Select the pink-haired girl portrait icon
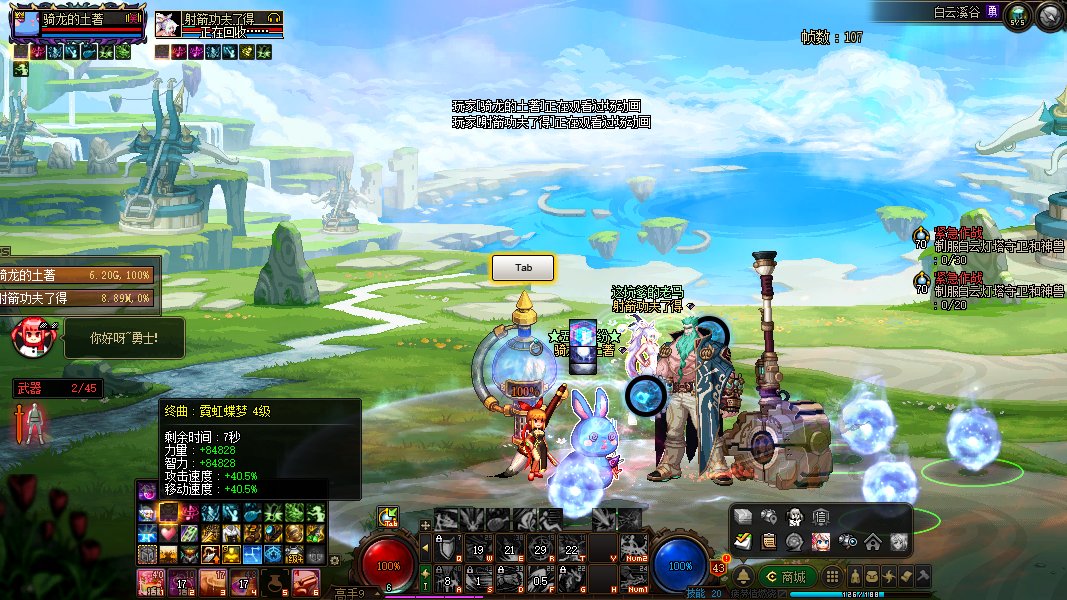 tap(821, 542)
